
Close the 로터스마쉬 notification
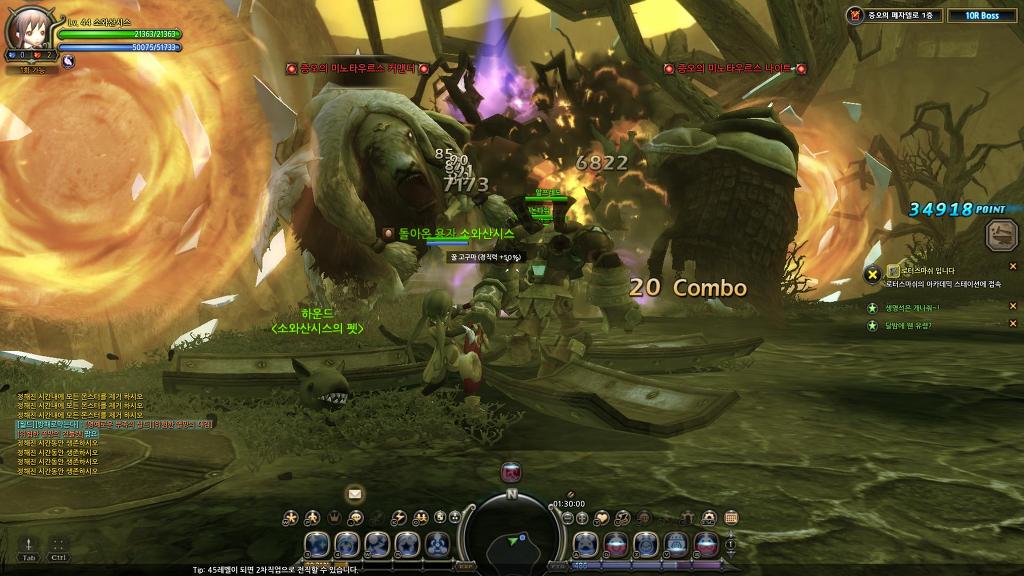[1012, 266]
